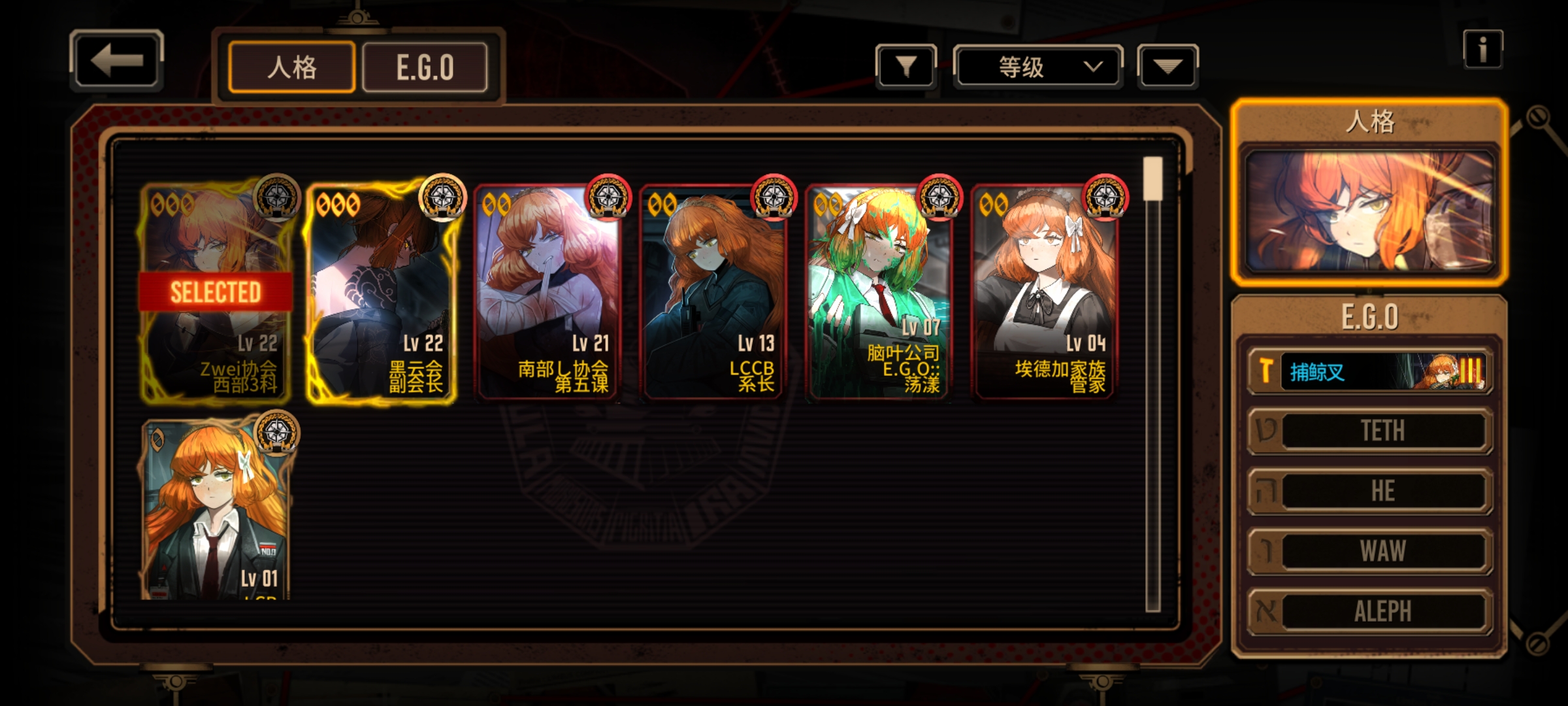This screenshot has height=706, width=1568.
Task: Open the HE E.G.O slot
Action: [x=1369, y=491]
